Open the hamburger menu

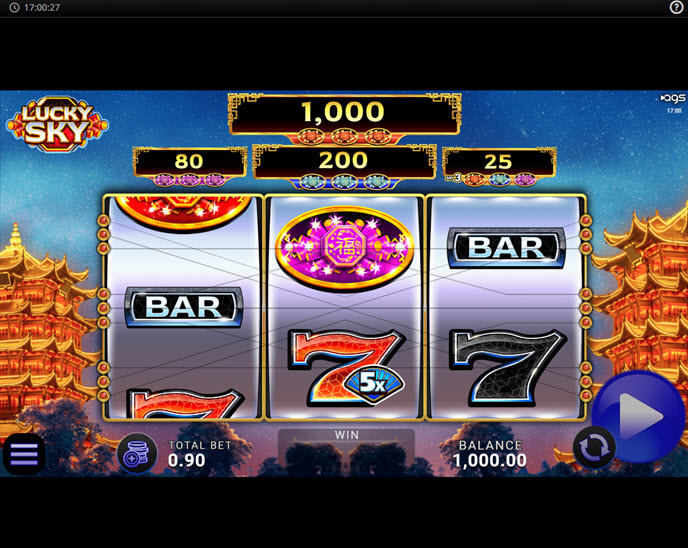pos(23,454)
